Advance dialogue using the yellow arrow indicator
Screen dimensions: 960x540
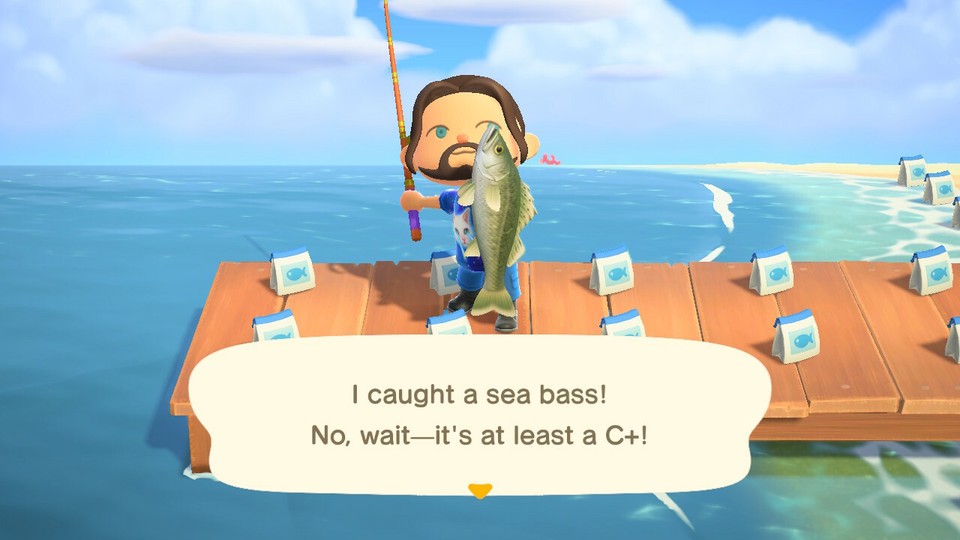[480, 490]
